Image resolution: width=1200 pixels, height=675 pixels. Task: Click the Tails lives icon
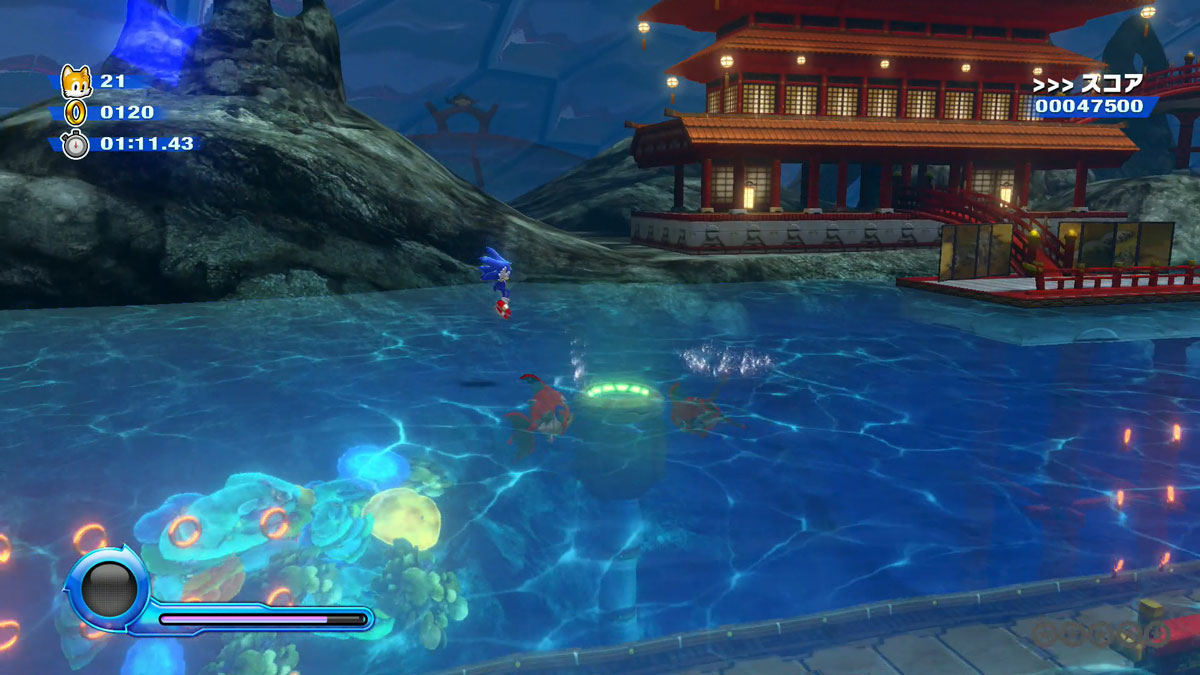click(x=76, y=81)
